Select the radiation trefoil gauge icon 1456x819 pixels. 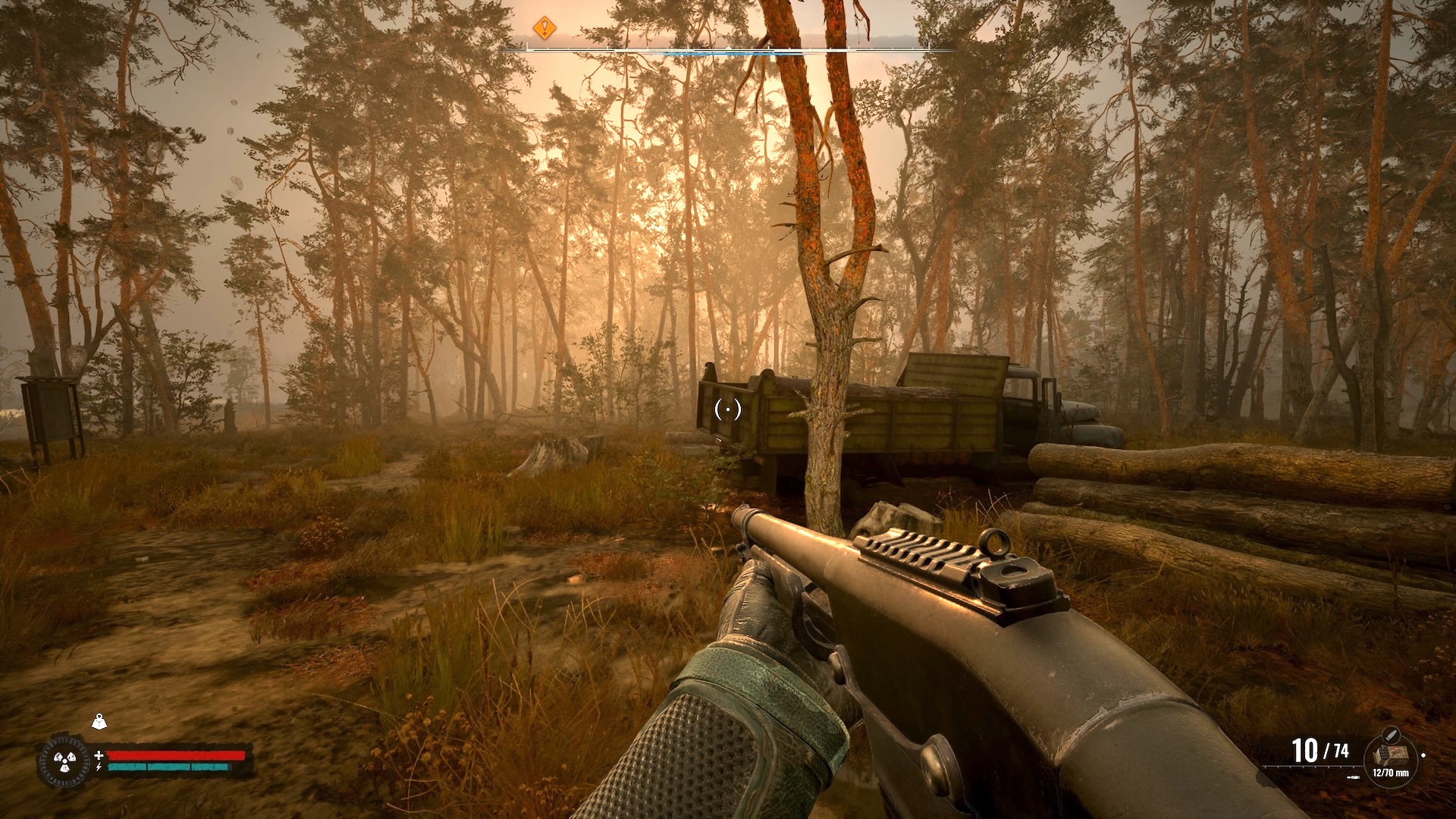[x=61, y=761]
